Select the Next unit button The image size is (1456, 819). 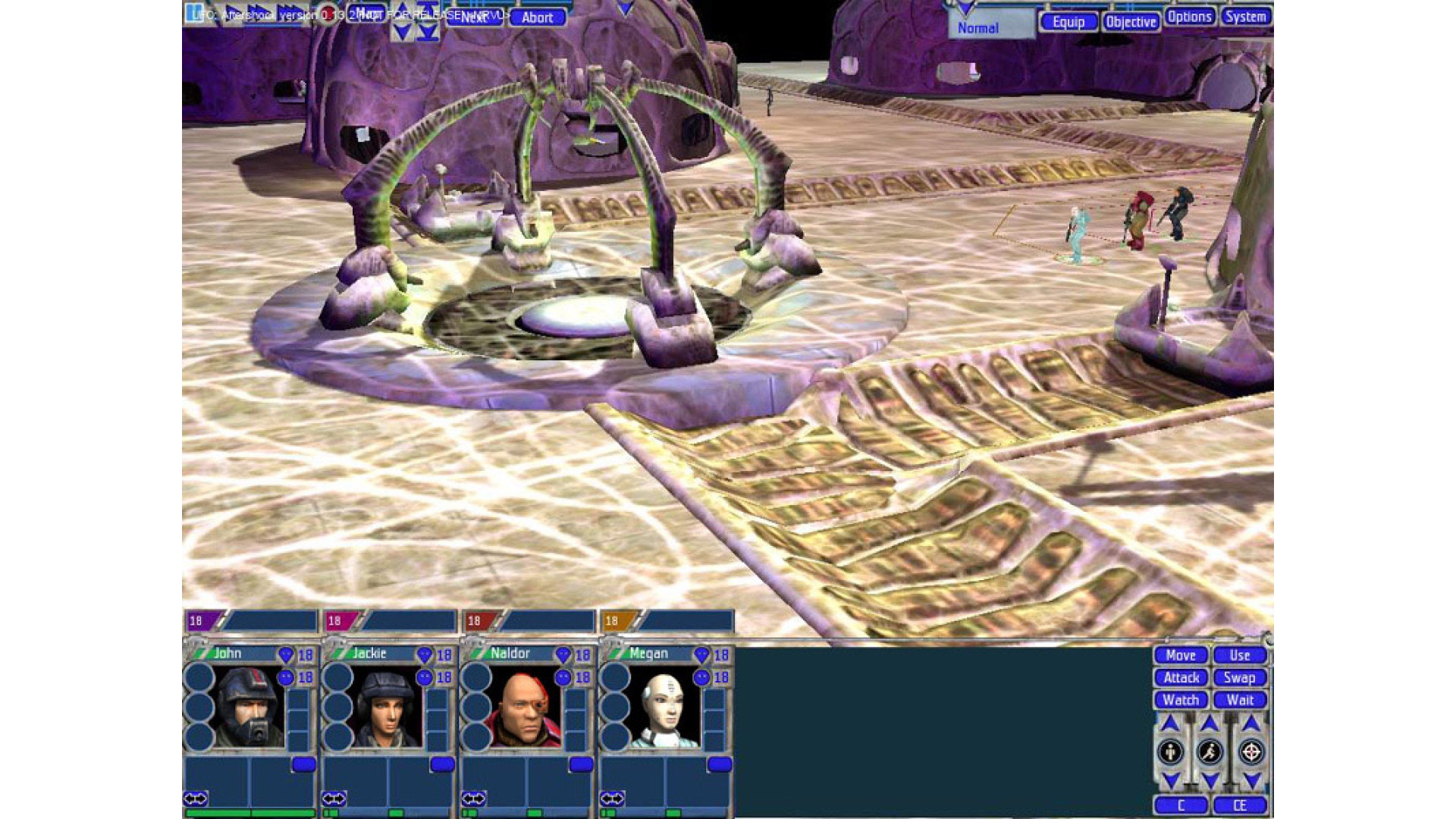(x=474, y=17)
